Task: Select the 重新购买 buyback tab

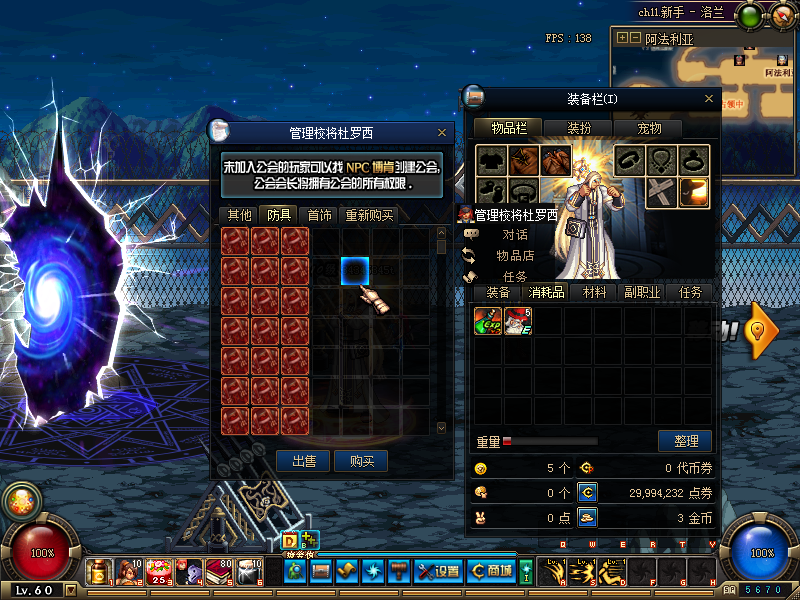Action: [x=370, y=215]
